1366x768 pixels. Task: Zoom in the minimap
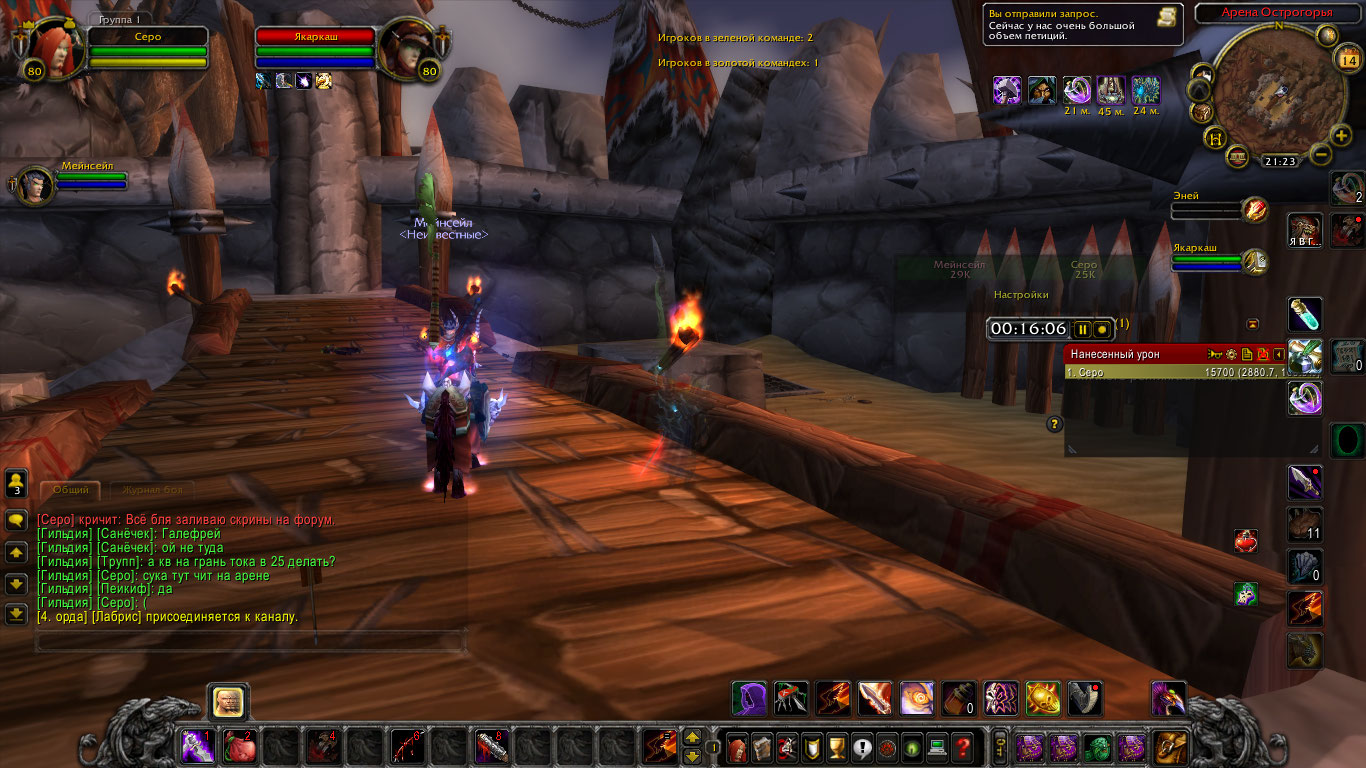pyautogui.click(x=1341, y=135)
